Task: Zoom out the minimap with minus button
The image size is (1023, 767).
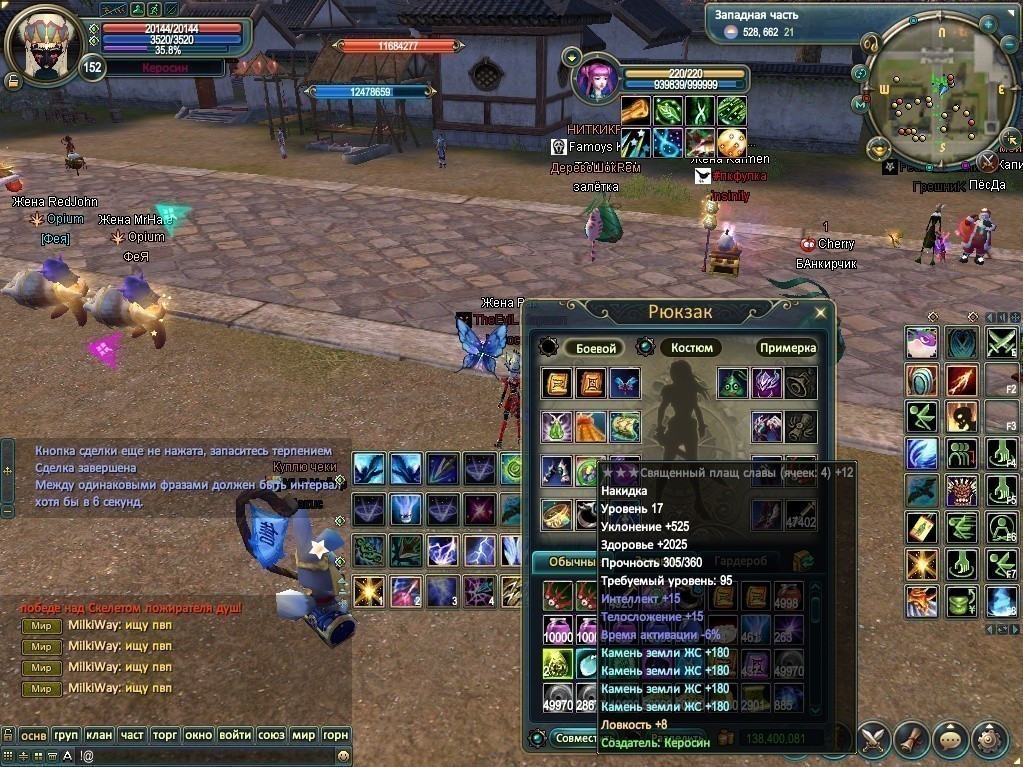Action: 1009,44
